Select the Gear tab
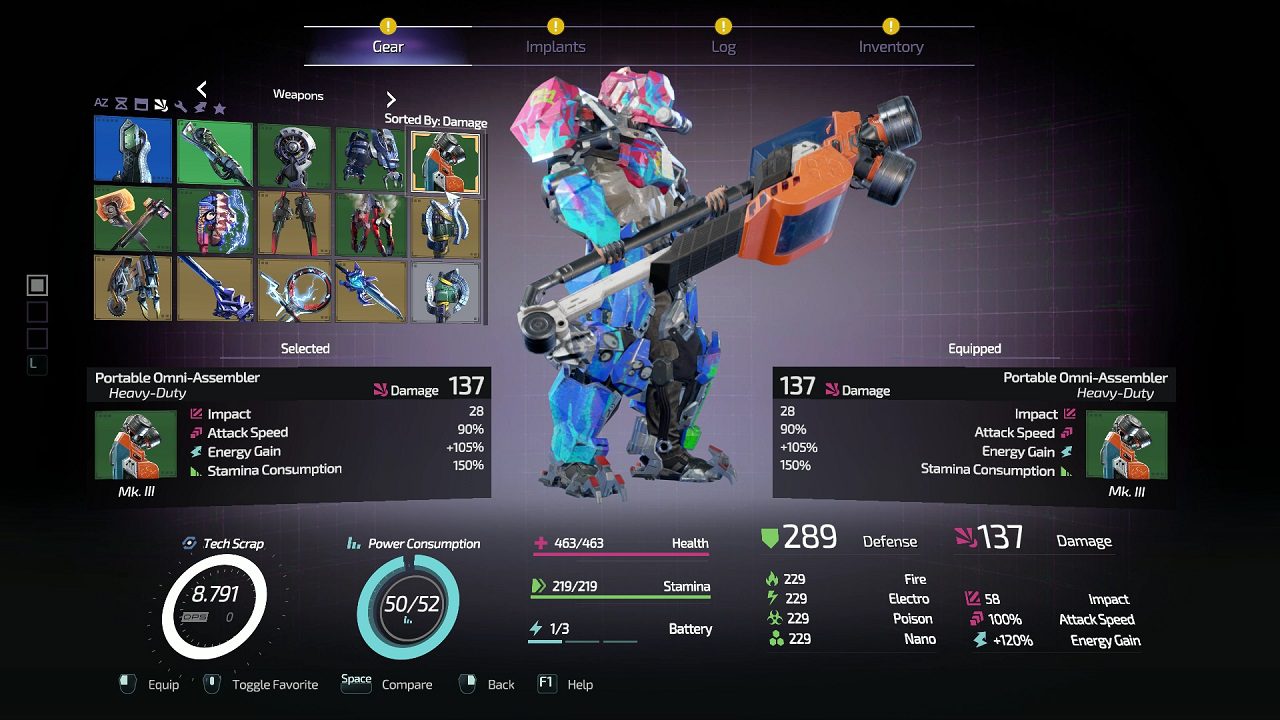1280x720 pixels. [388, 46]
